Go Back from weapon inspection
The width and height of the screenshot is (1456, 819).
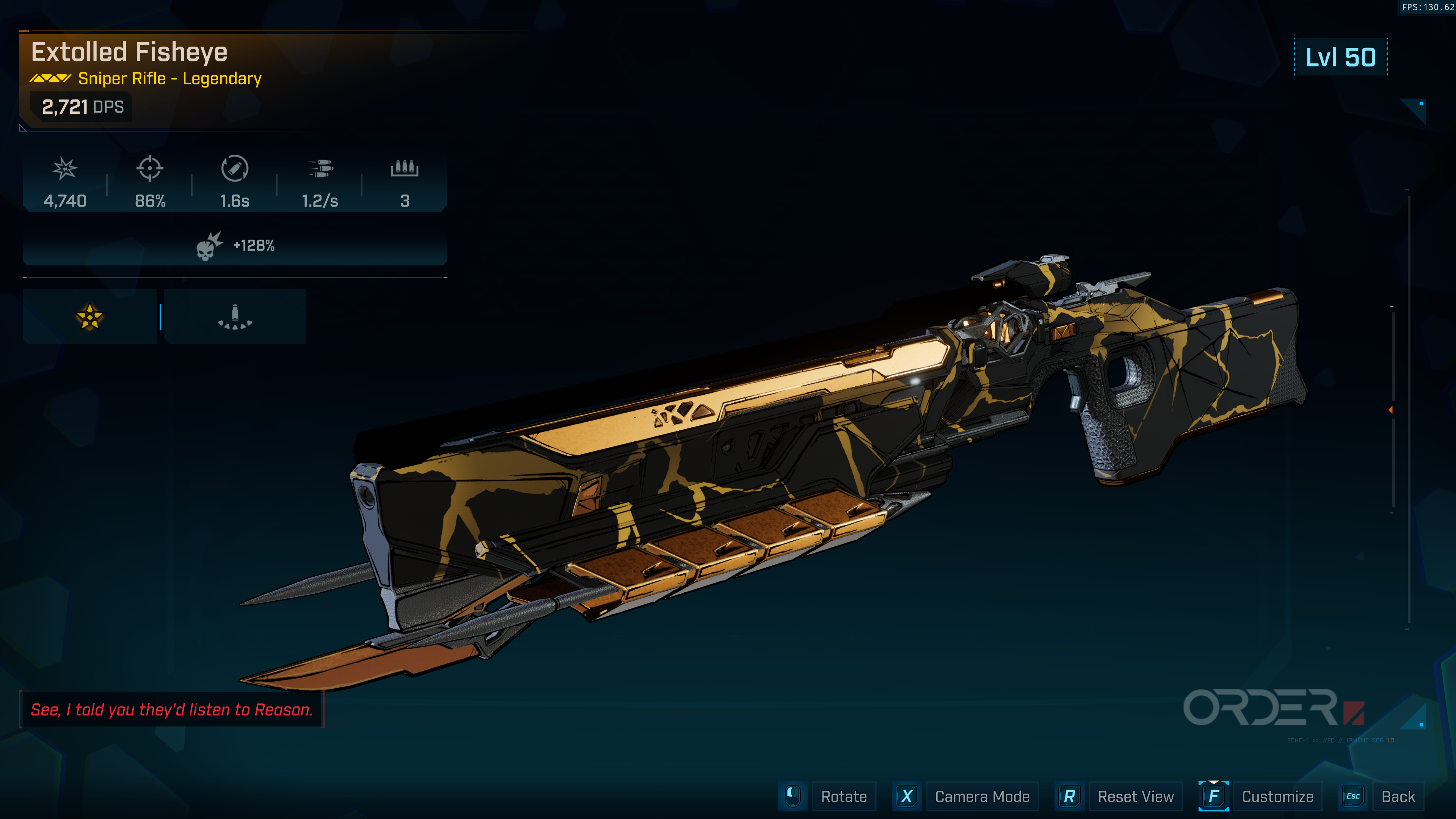point(1397,796)
